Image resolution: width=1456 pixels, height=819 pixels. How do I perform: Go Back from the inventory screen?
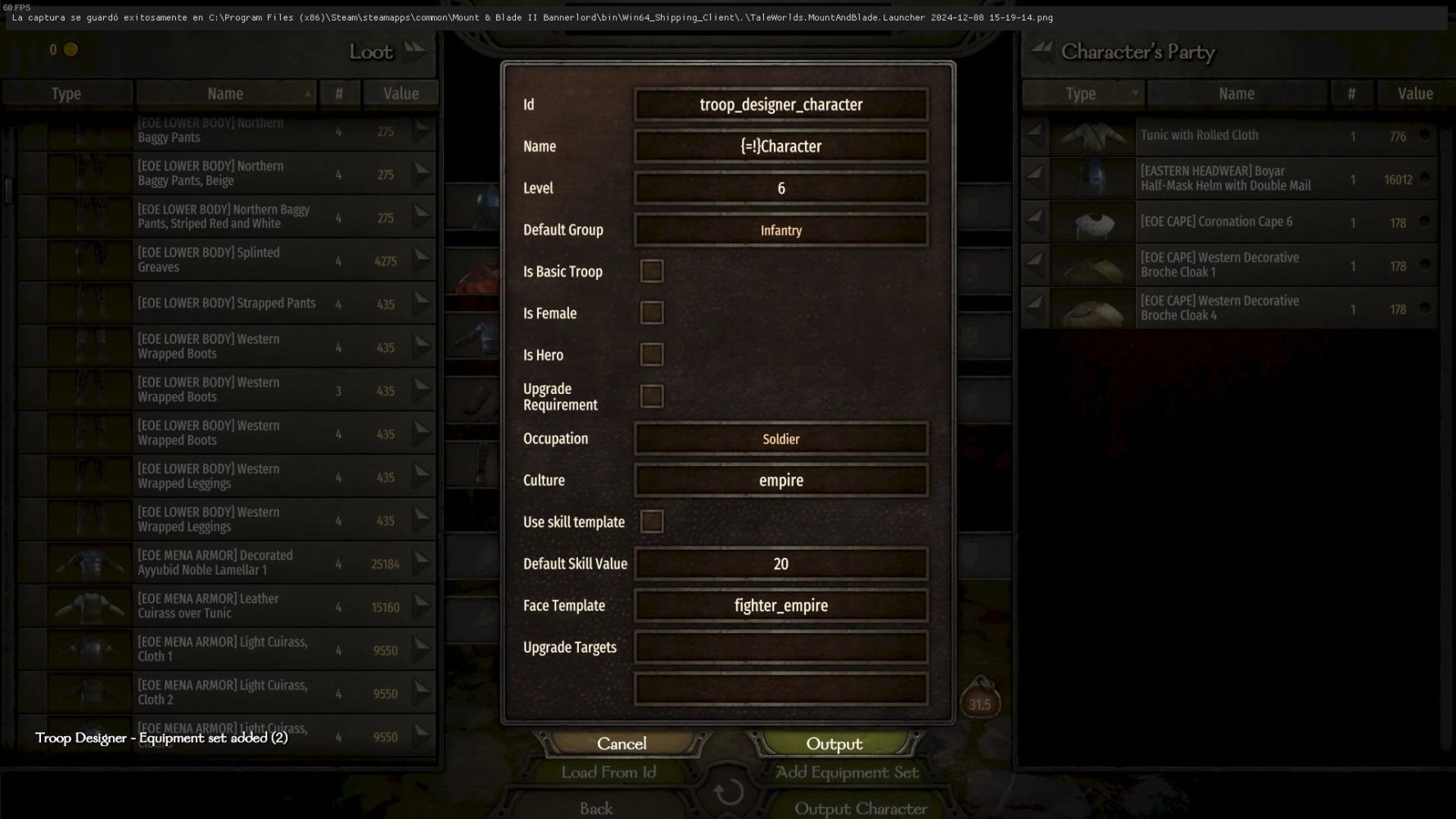(x=596, y=808)
